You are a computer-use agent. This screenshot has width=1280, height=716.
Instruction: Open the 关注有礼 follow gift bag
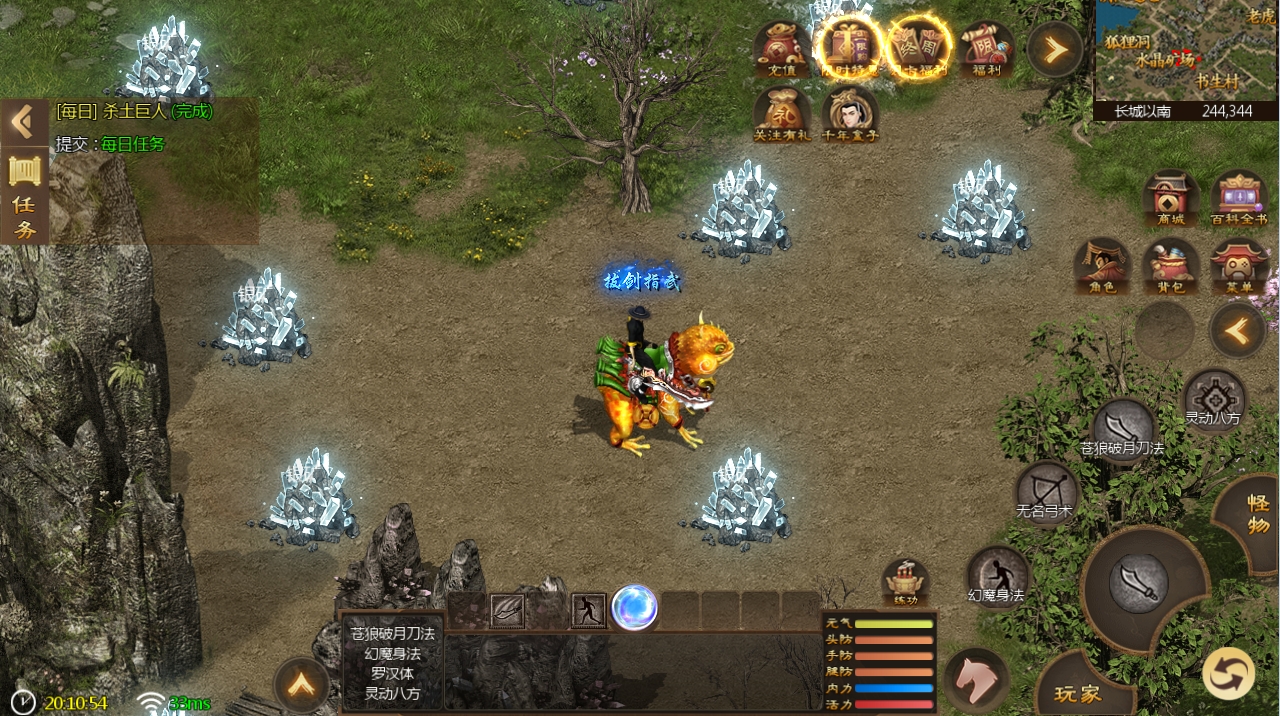coord(782,113)
